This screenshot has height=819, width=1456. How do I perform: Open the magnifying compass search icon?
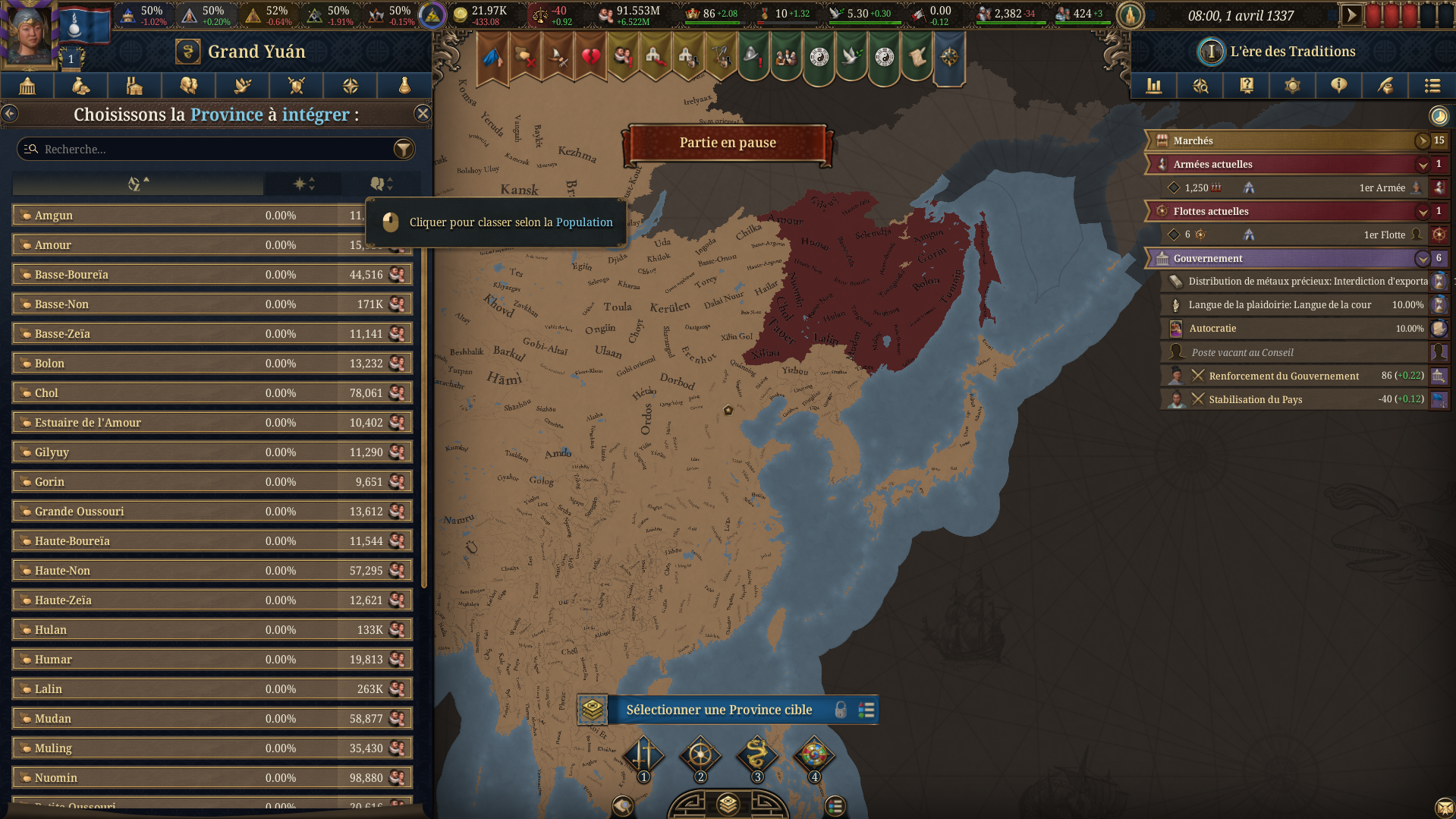coord(1200,86)
